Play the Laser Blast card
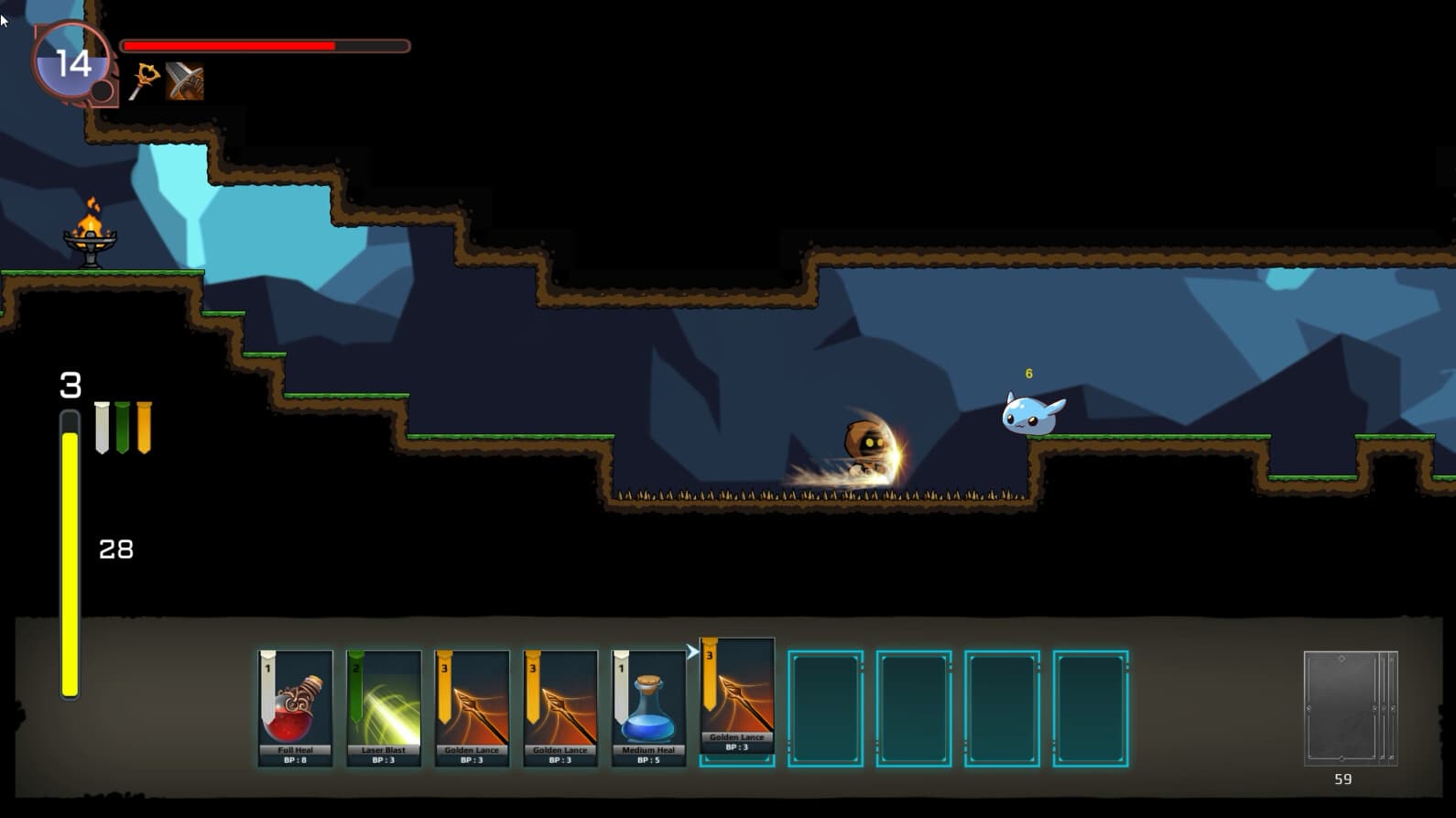1456x818 pixels. [x=383, y=705]
